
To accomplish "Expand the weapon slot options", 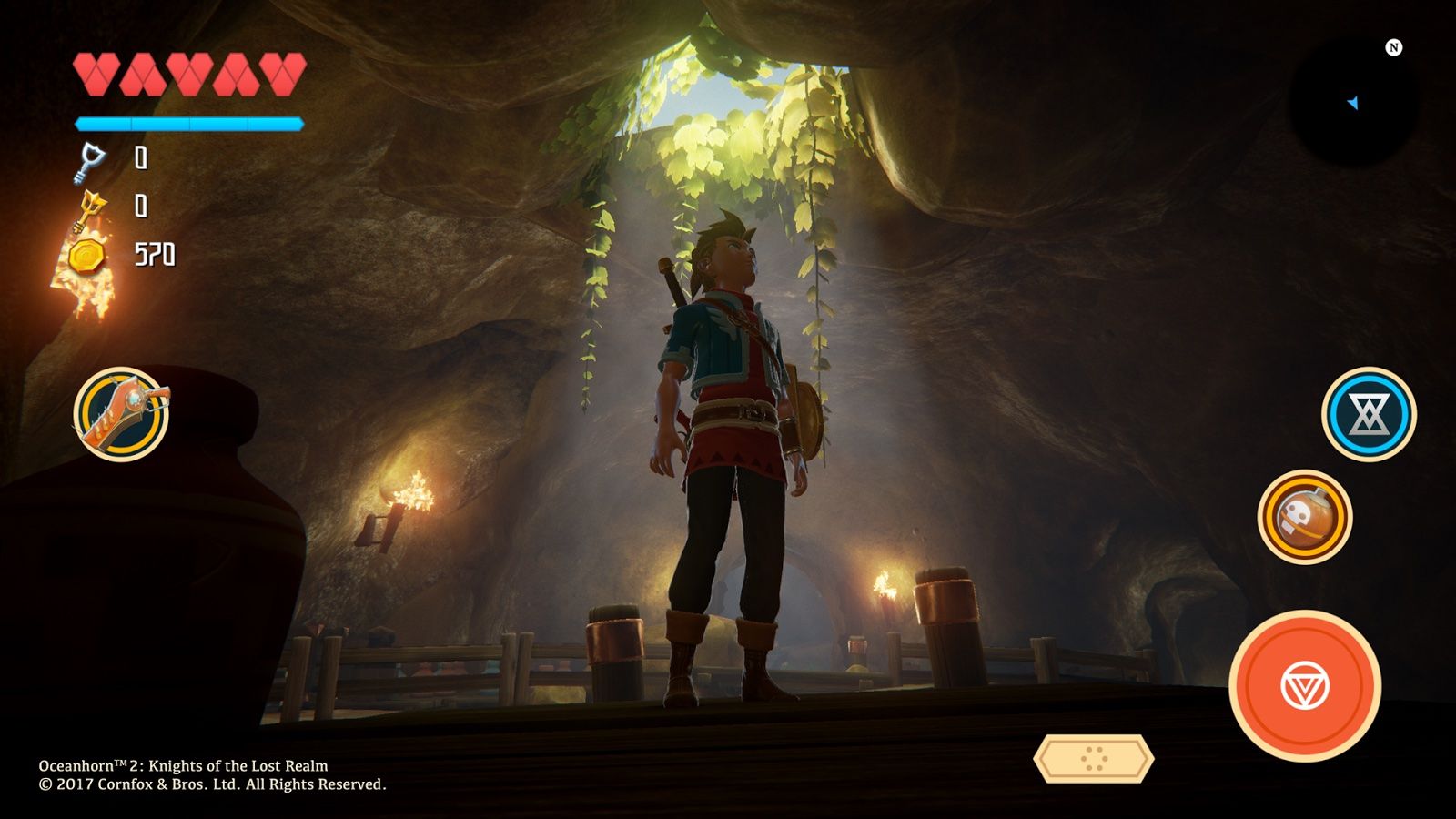I will click(x=123, y=414).
